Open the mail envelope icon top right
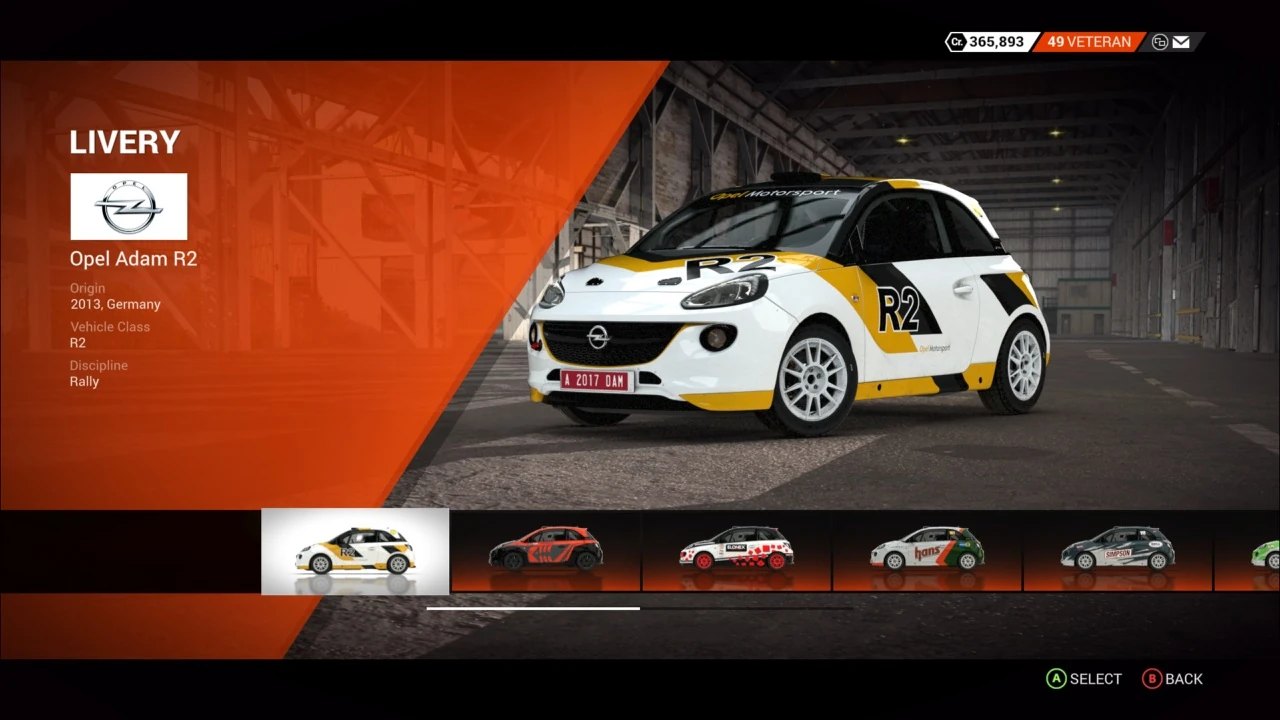The width and height of the screenshot is (1280, 720). (1181, 42)
